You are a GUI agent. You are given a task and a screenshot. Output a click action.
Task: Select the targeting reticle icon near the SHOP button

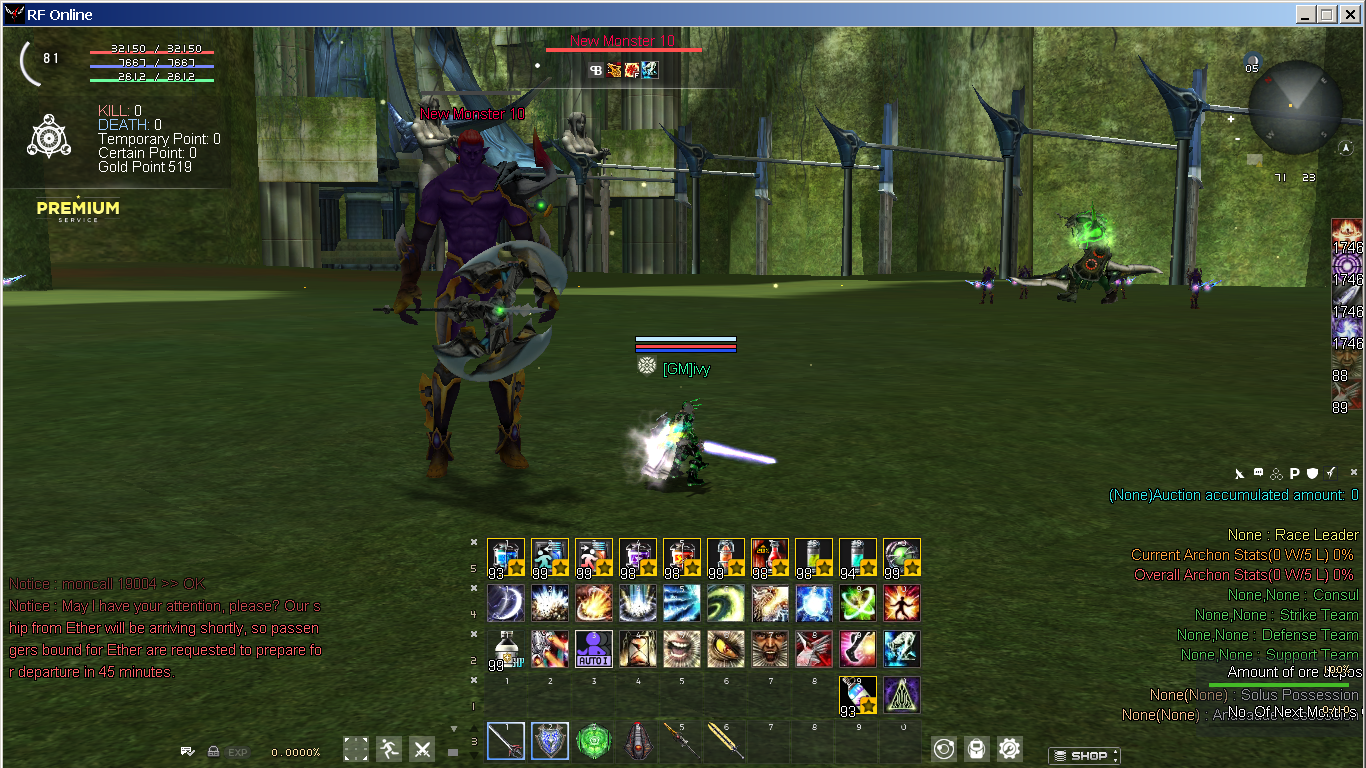tap(944, 749)
